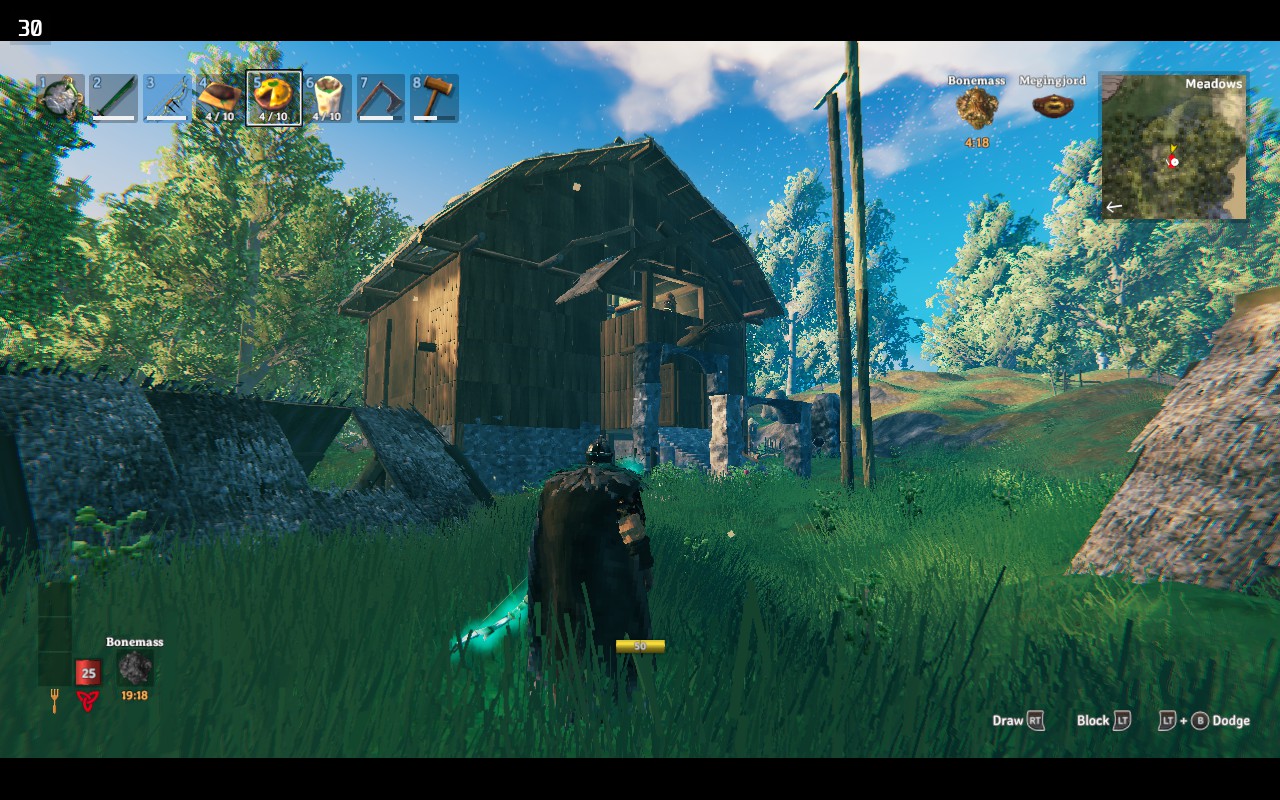Viewport: 1280px width, 800px height.
Task: Click the active Bonemass buff icon under the minimap
Action: [x=977, y=108]
